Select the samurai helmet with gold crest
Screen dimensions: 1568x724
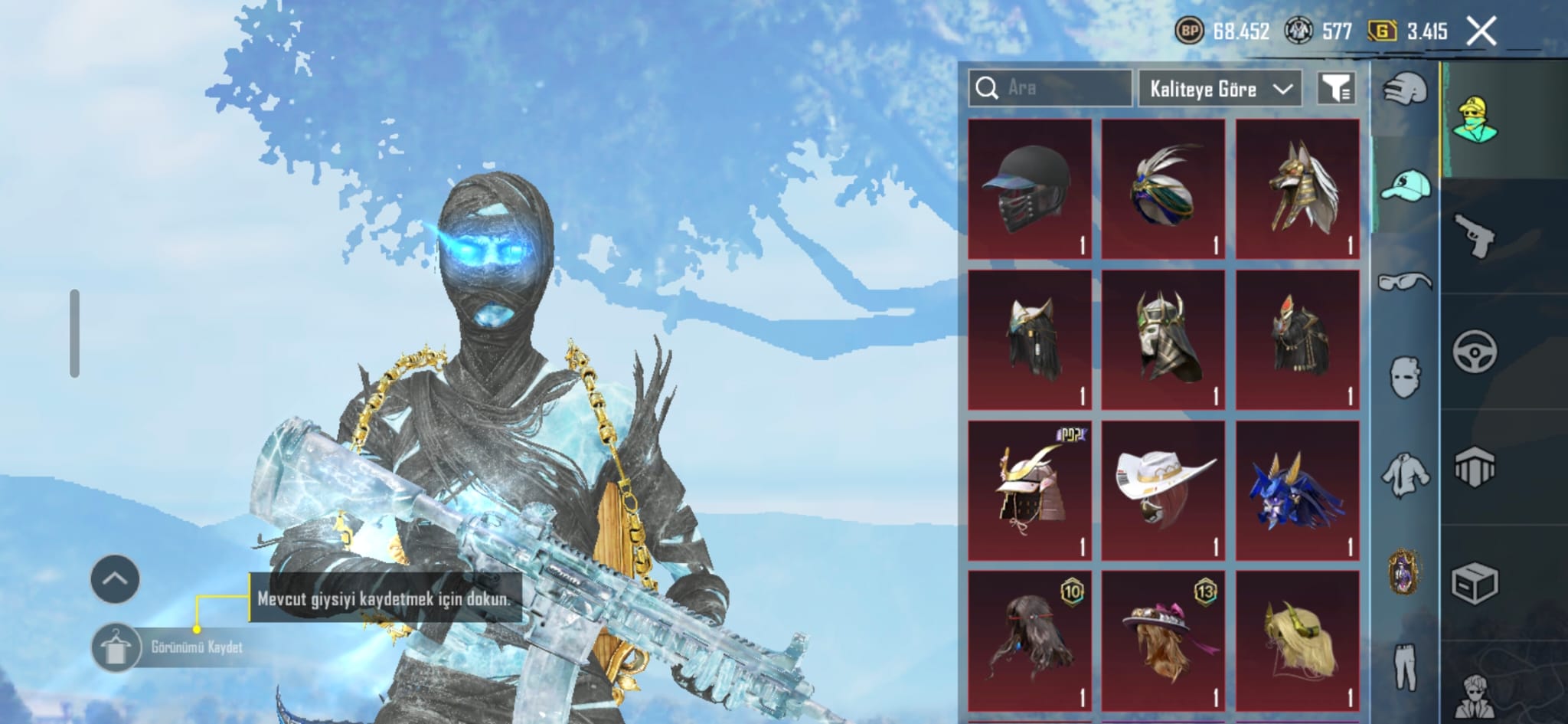click(1030, 490)
